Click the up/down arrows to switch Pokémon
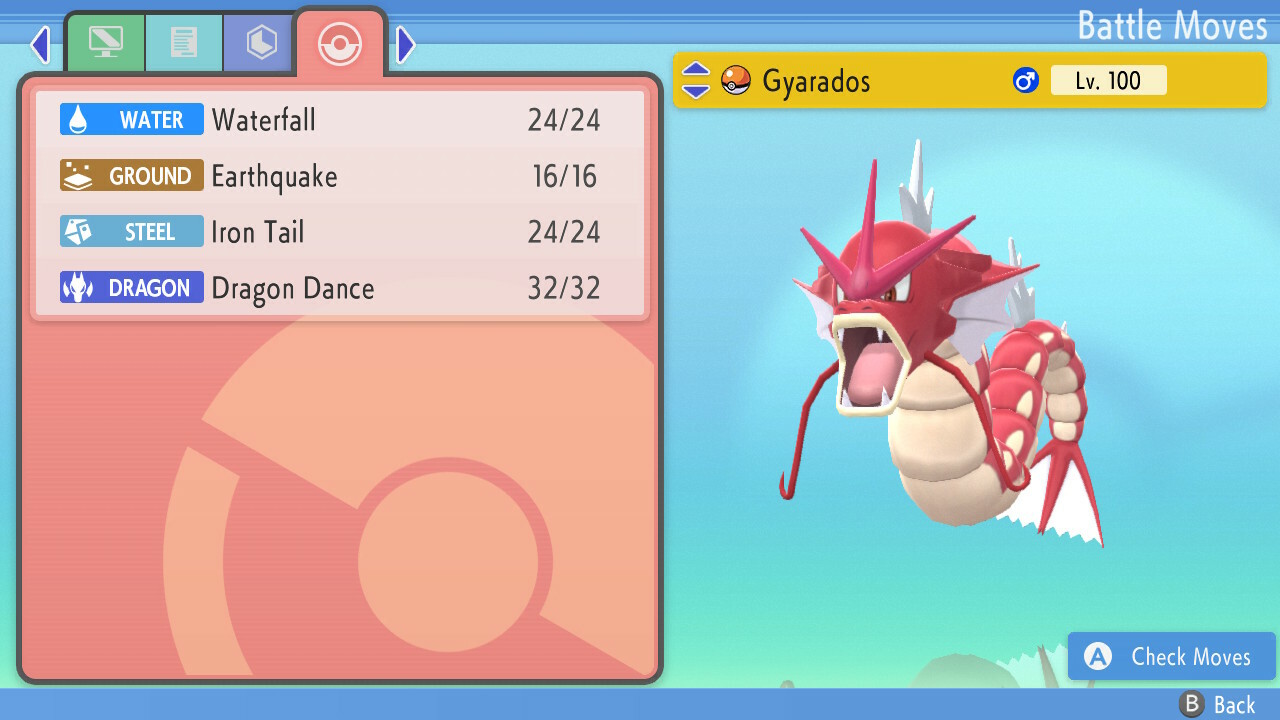The width and height of the screenshot is (1280, 720). [695, 80]
